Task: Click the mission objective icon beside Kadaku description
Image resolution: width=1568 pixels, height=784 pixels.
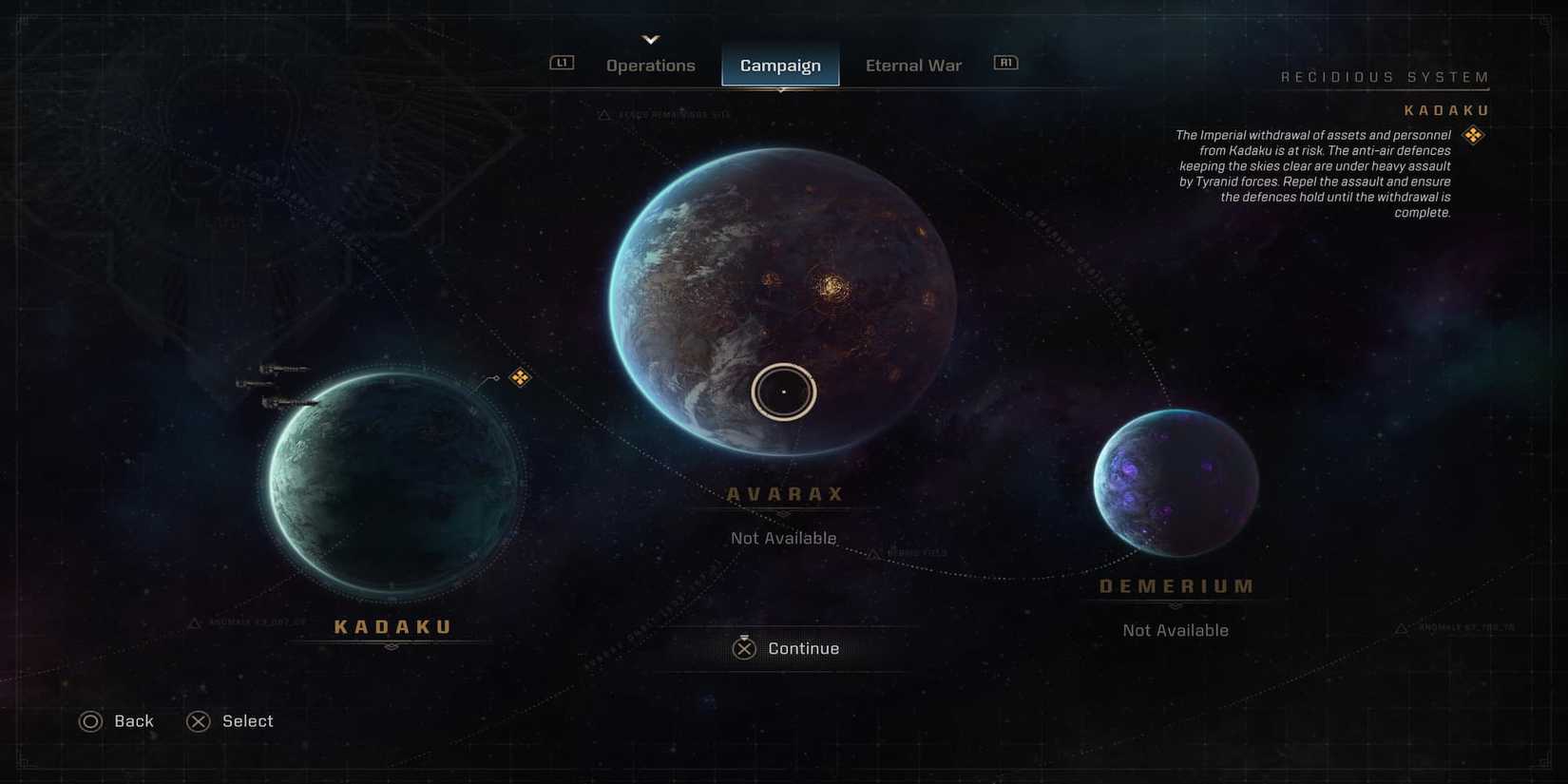Action: coord(1474,135)
